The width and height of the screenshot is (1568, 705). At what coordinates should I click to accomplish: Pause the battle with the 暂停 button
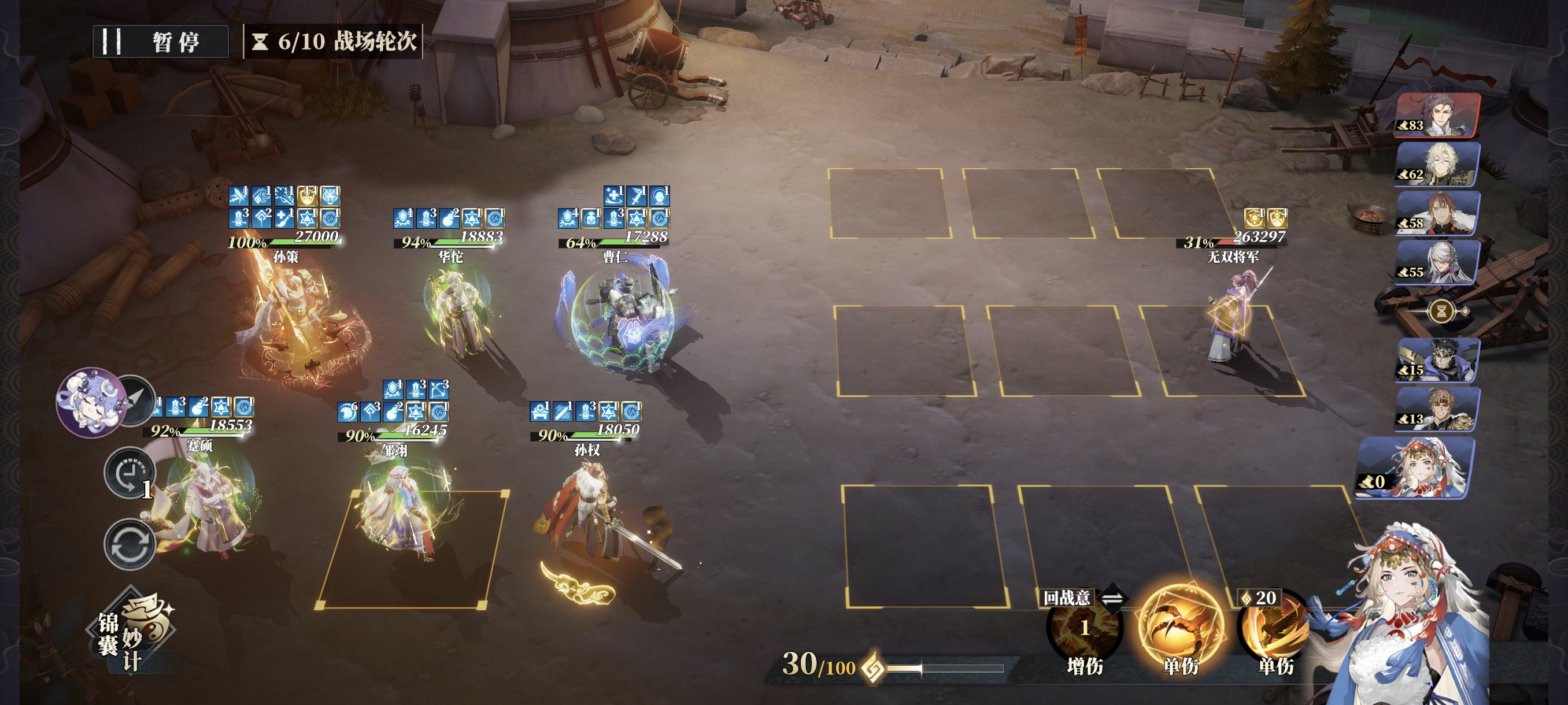[x=161, y=42]
